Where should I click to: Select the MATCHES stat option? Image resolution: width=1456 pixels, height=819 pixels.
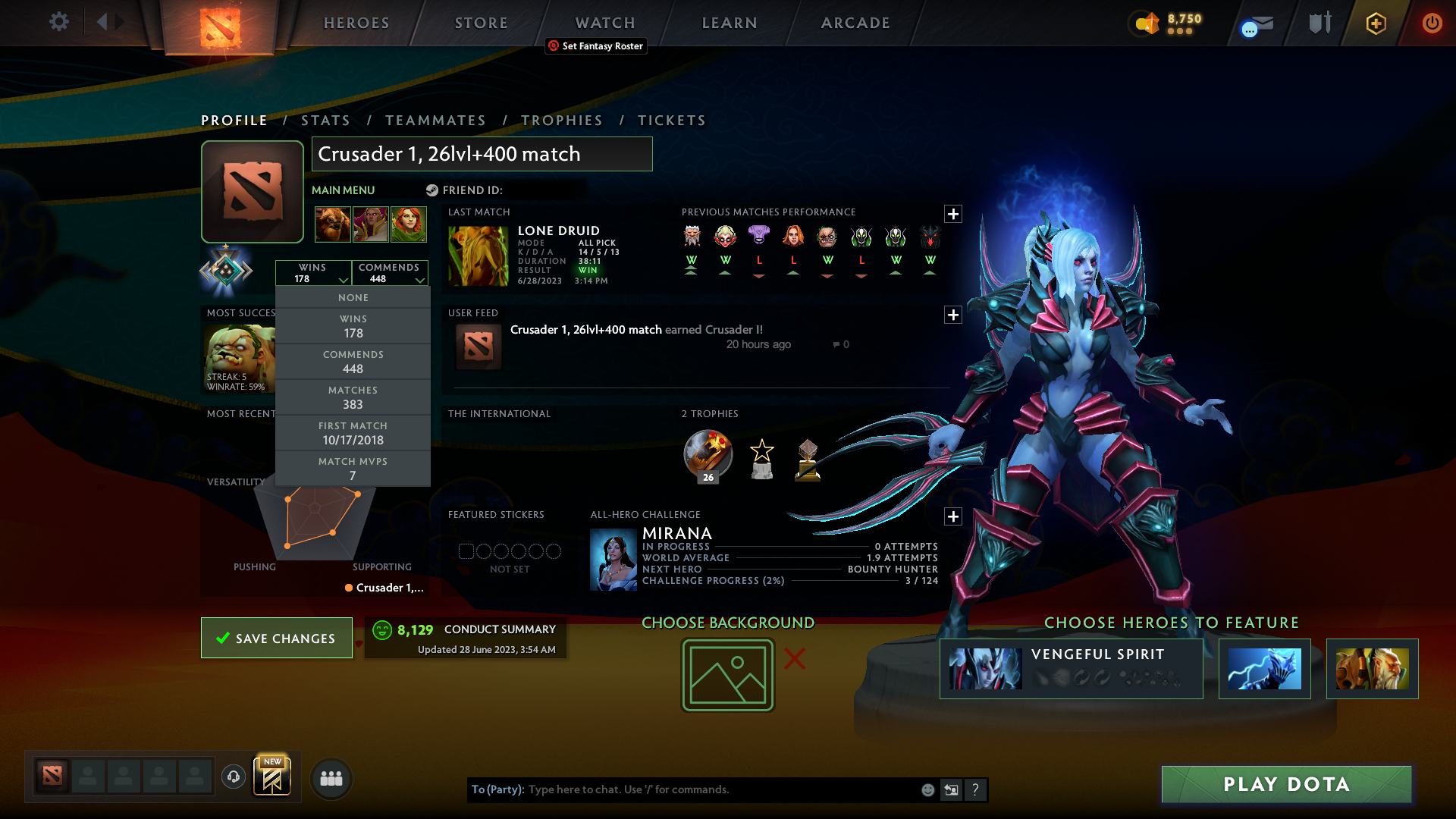[353, 397]
